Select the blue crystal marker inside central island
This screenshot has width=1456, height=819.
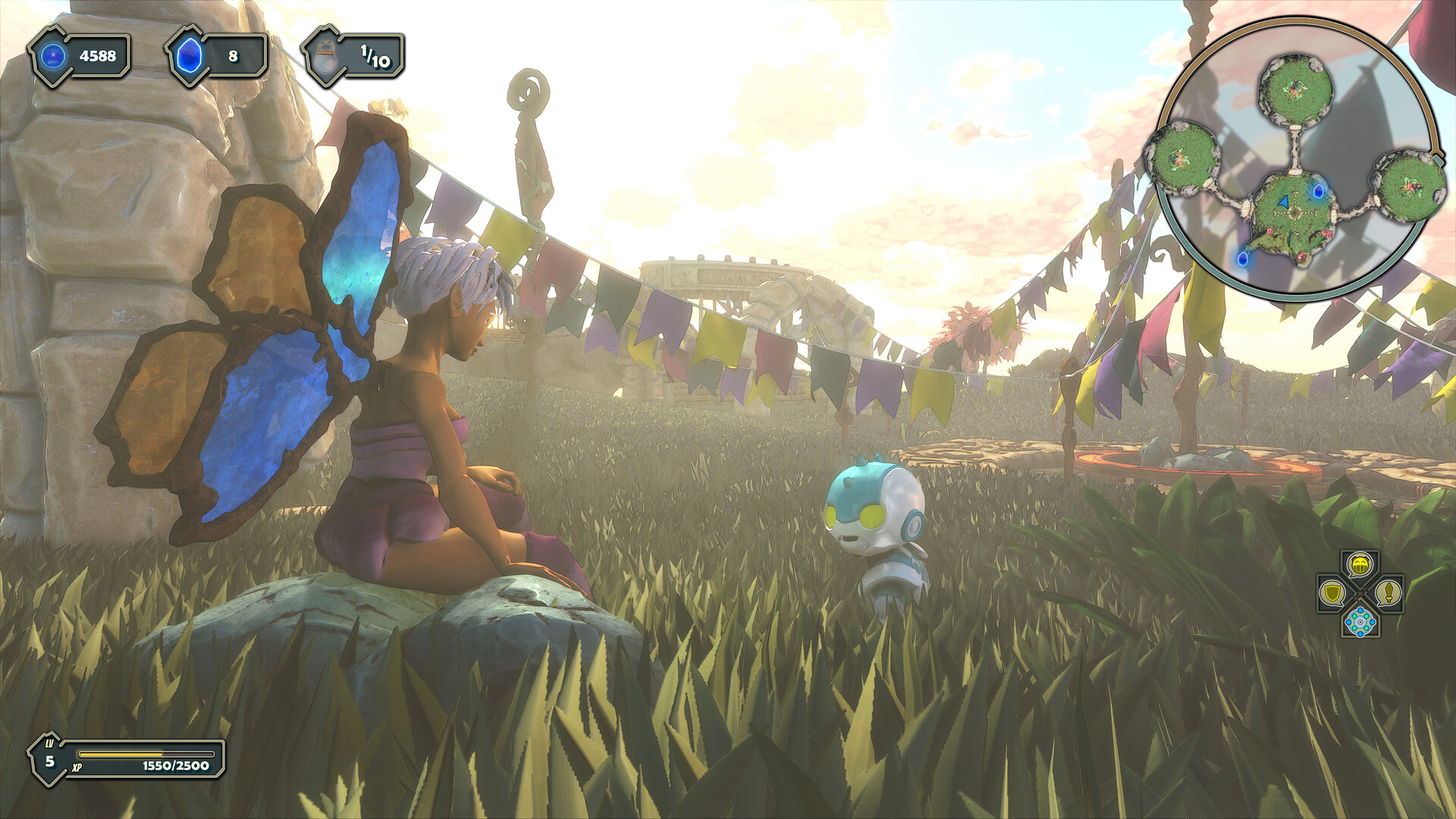click(x=1318, y=191)
